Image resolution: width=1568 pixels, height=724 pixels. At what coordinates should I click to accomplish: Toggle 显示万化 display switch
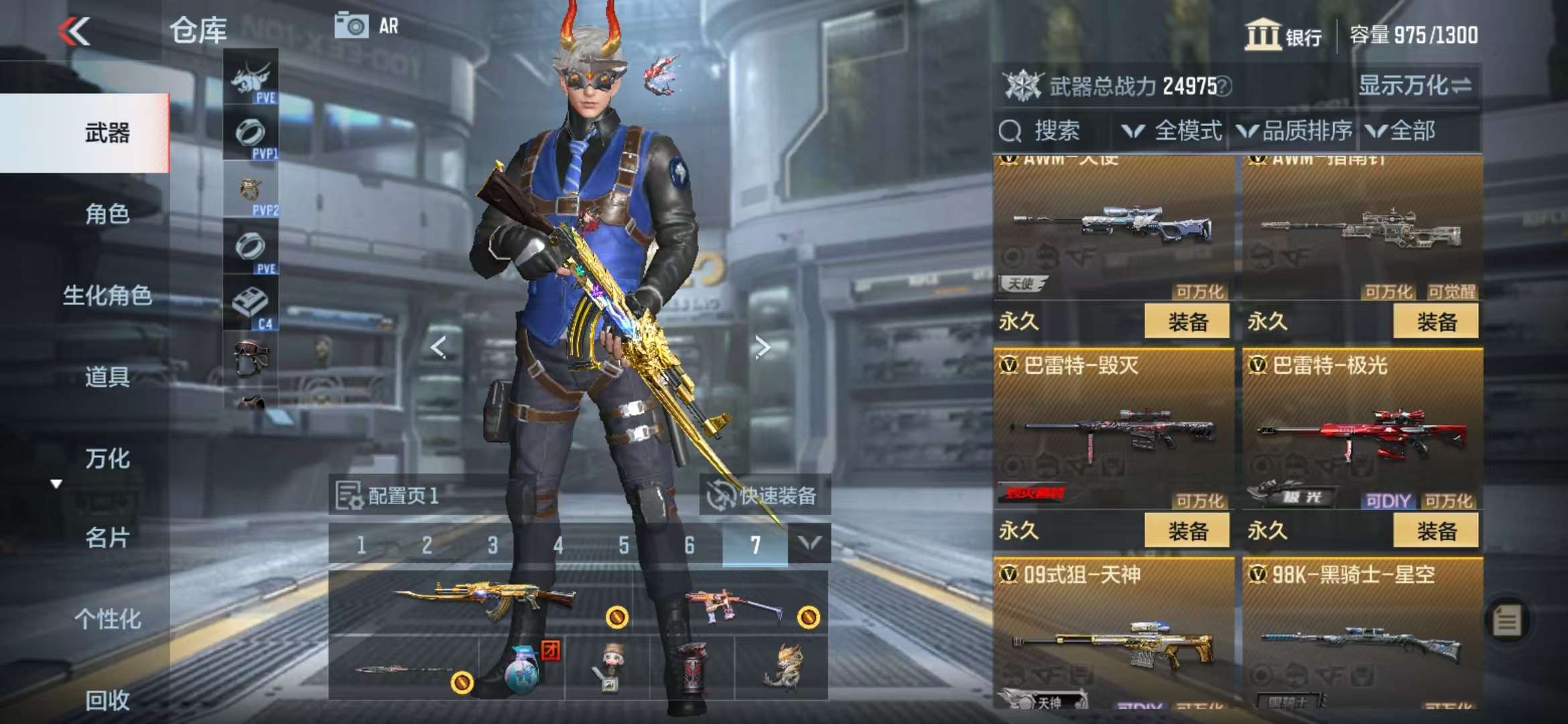(1415, 86)
